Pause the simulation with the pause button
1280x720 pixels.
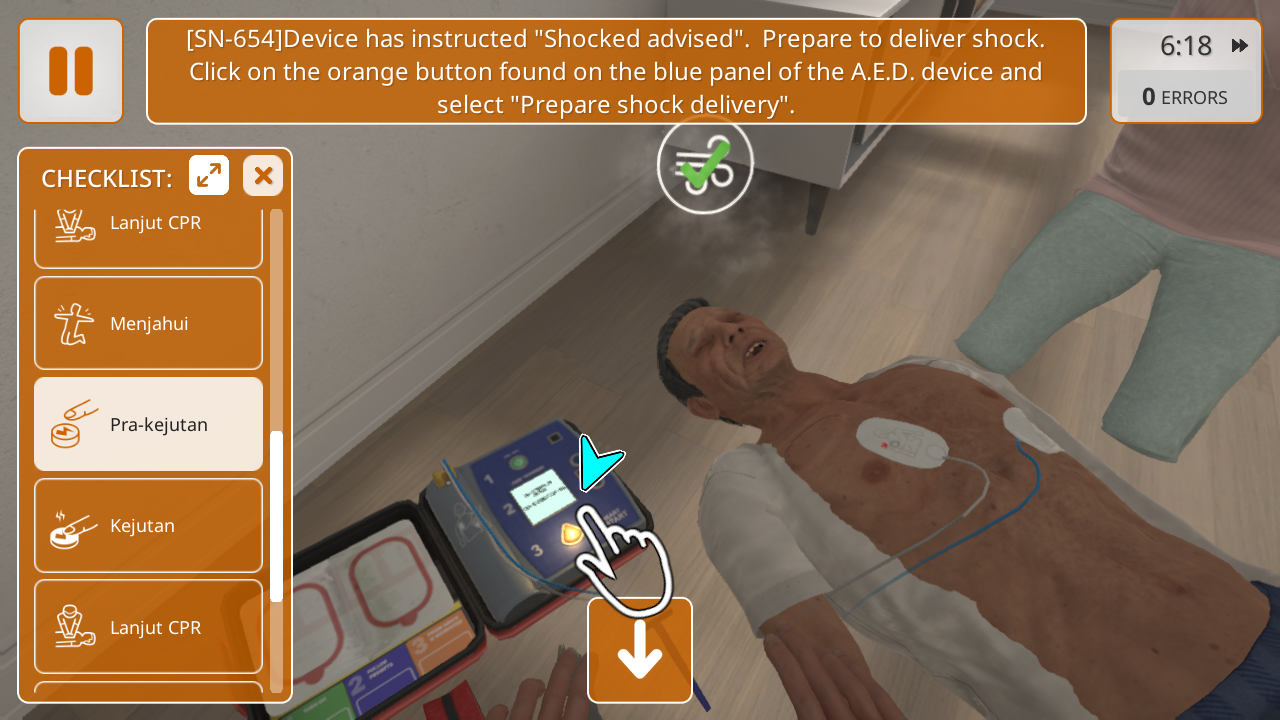tap(70, 71)
